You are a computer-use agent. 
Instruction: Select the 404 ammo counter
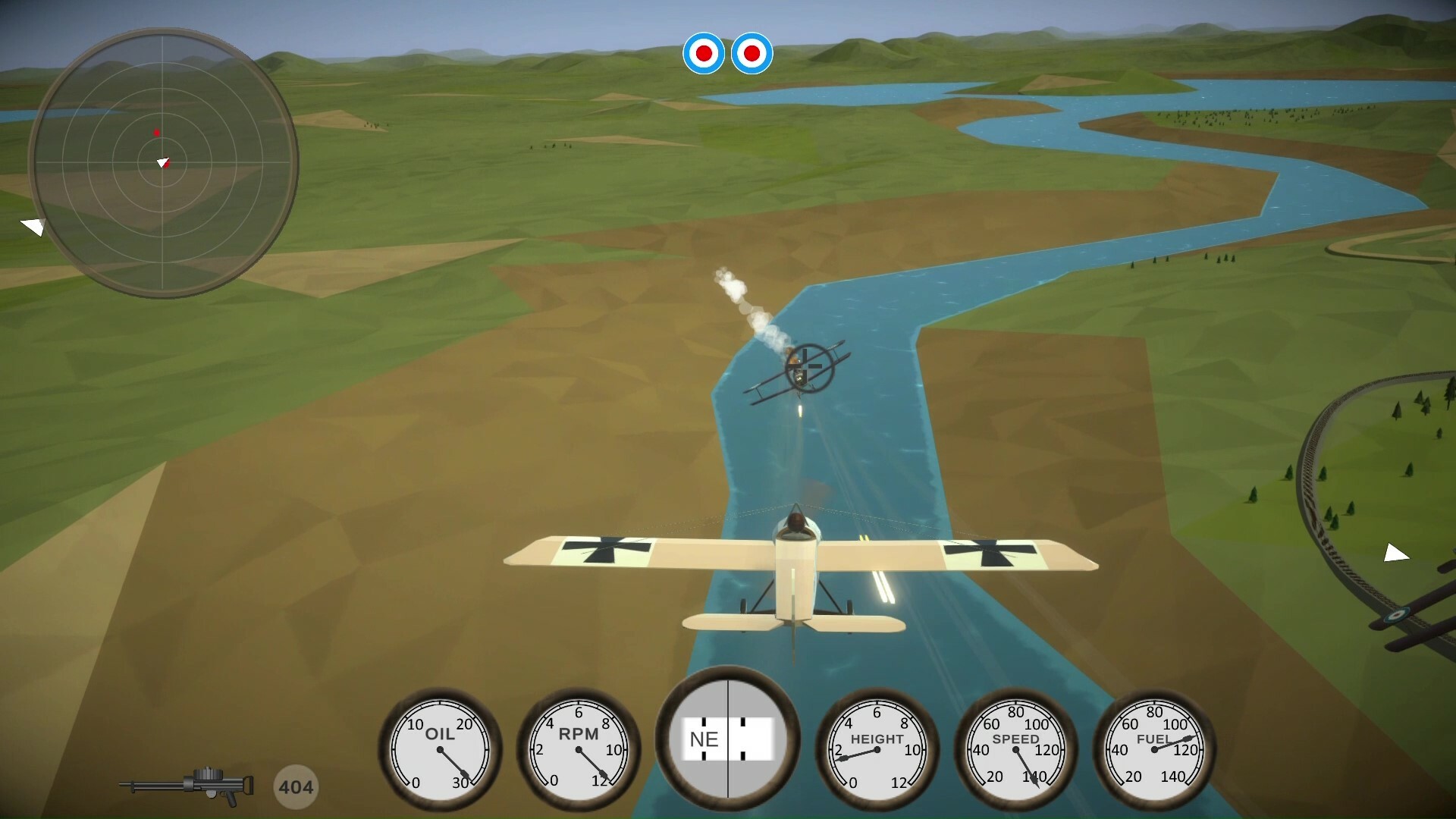point(296,786)
